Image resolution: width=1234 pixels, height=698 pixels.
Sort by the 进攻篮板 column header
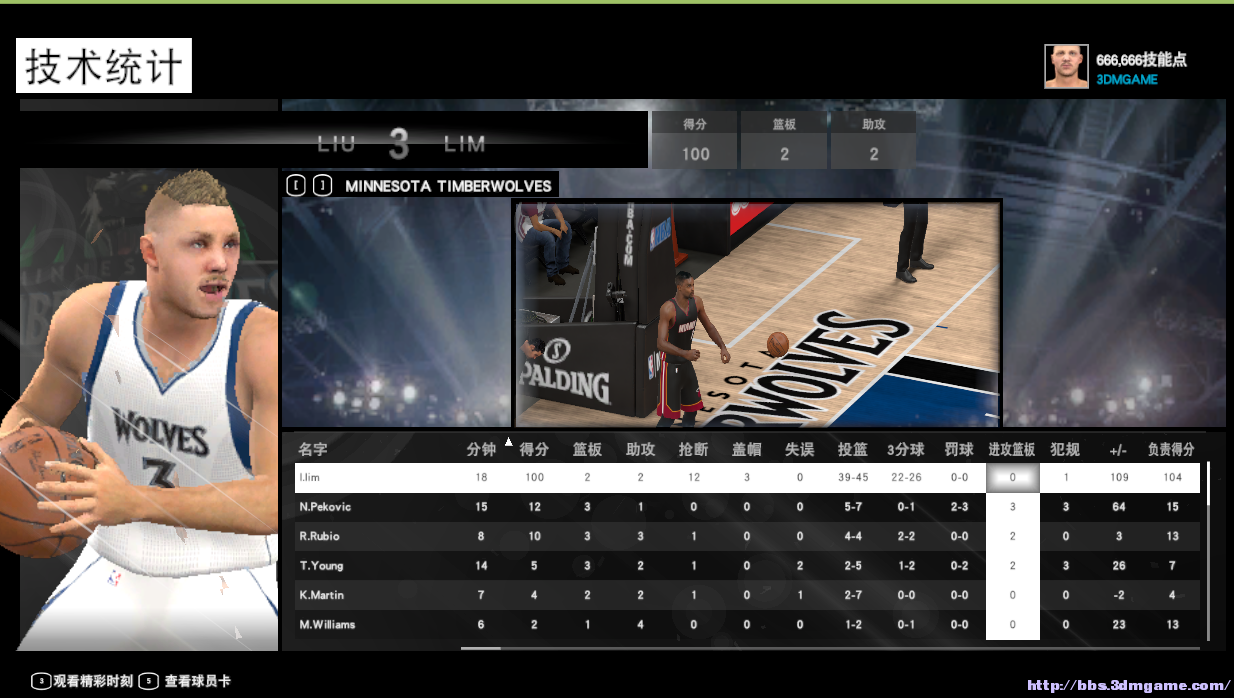pyautogui.click(x=1012, y=449)
